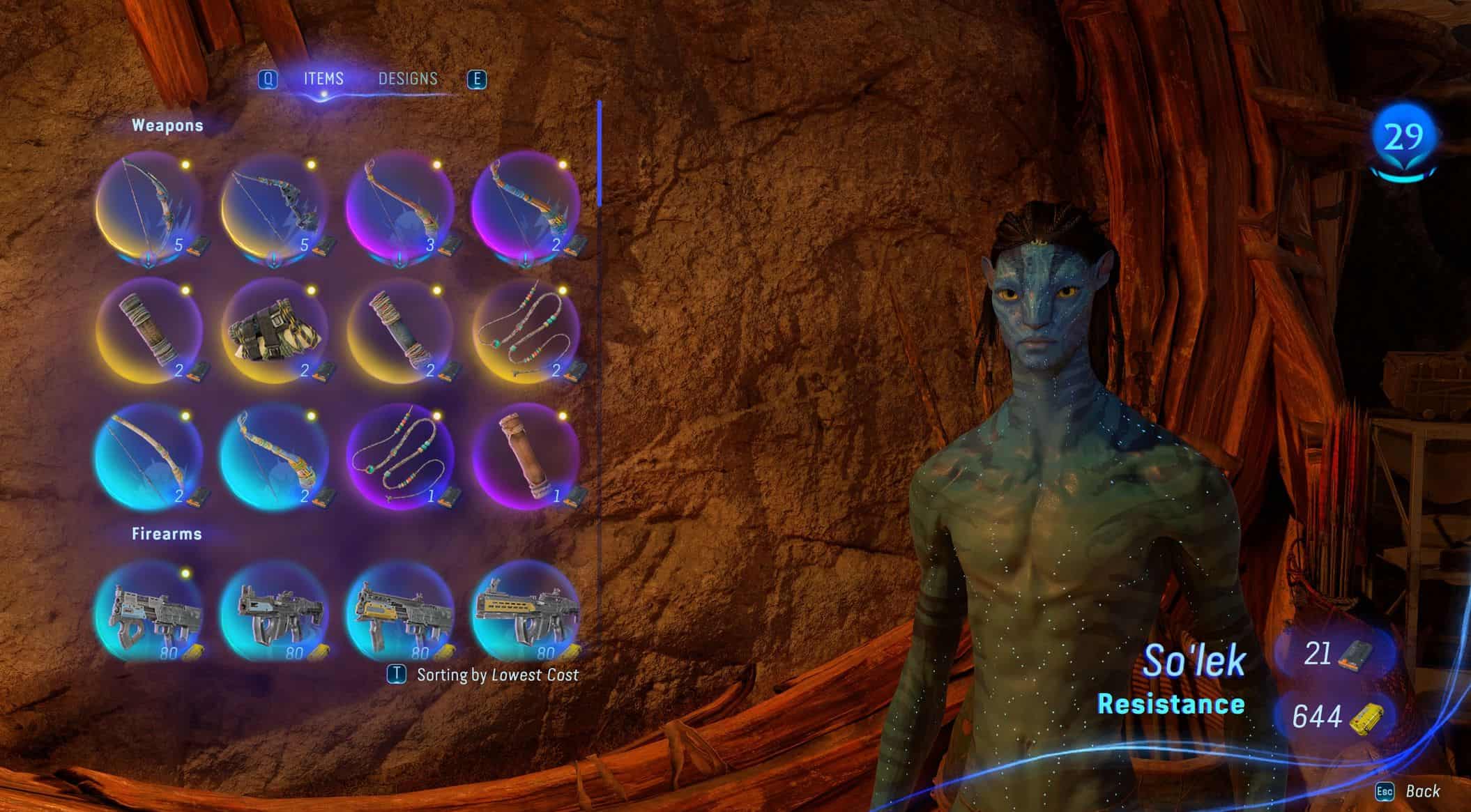Select the camo harness pack item
The height and width of the screenshot is (812, 1471).
click(274, 332)
